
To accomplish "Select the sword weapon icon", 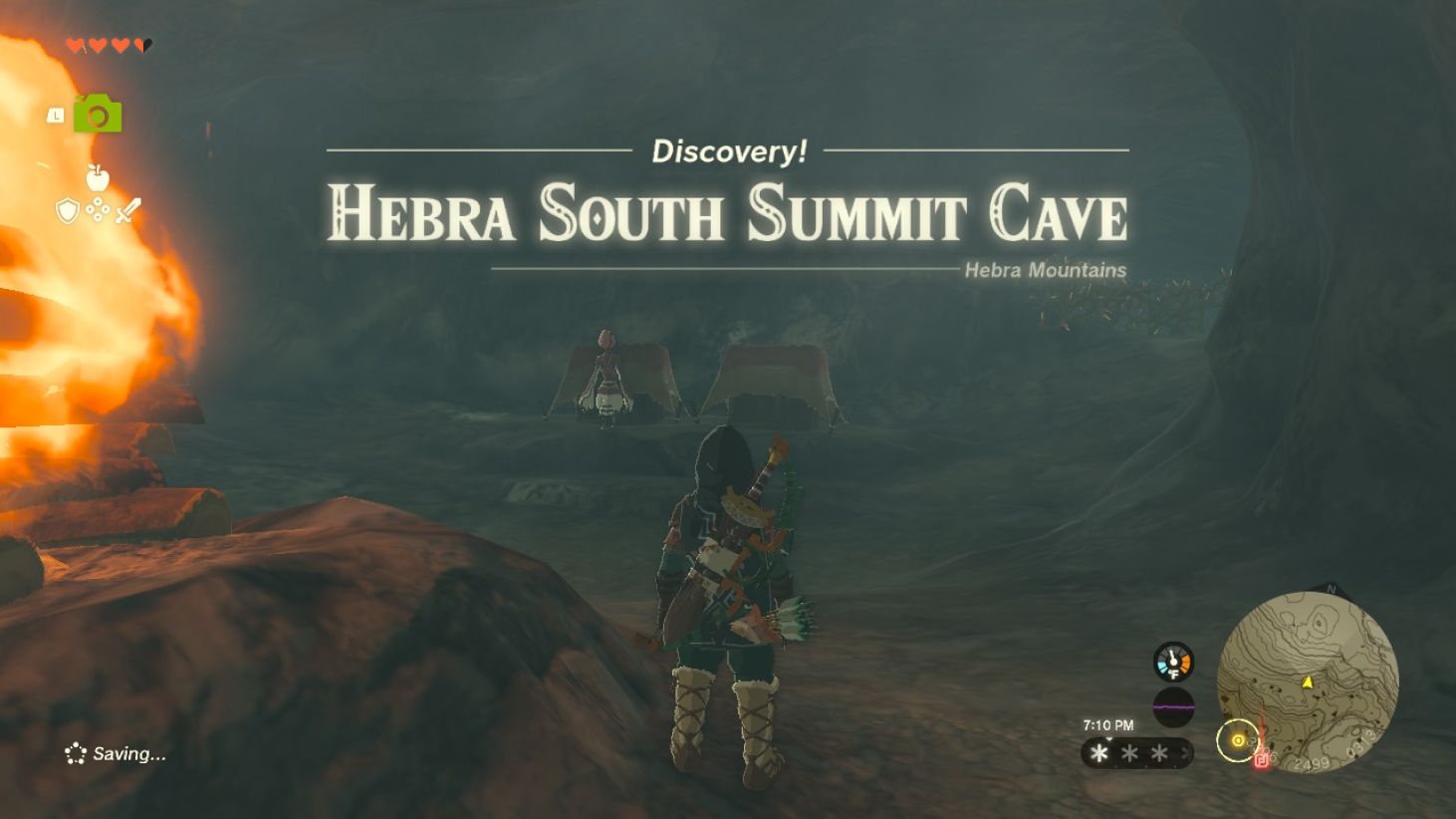I will (127, 211).
